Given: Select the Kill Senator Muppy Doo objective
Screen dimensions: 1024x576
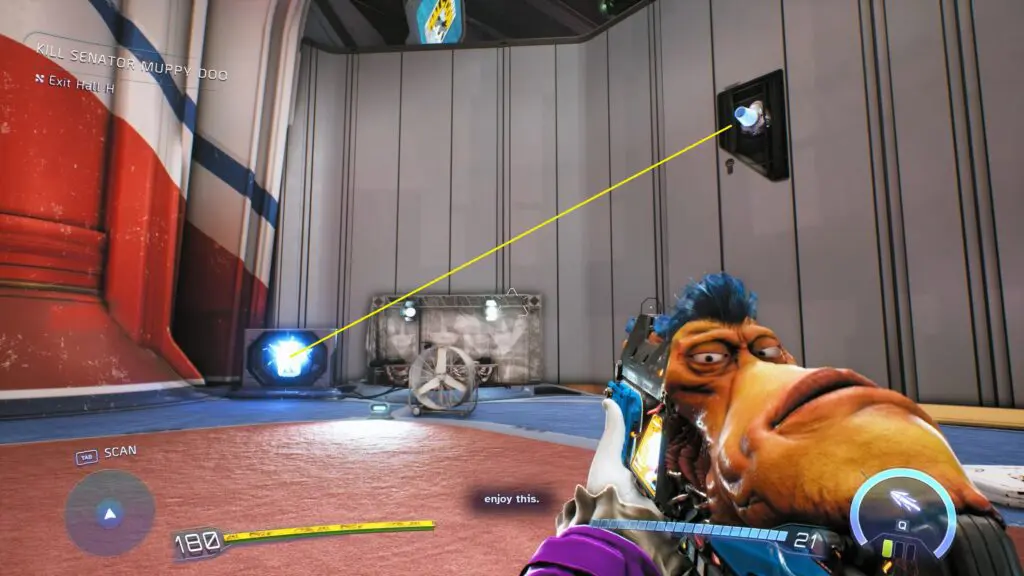Looking at the screenshot, I should (x=131, y=74).
